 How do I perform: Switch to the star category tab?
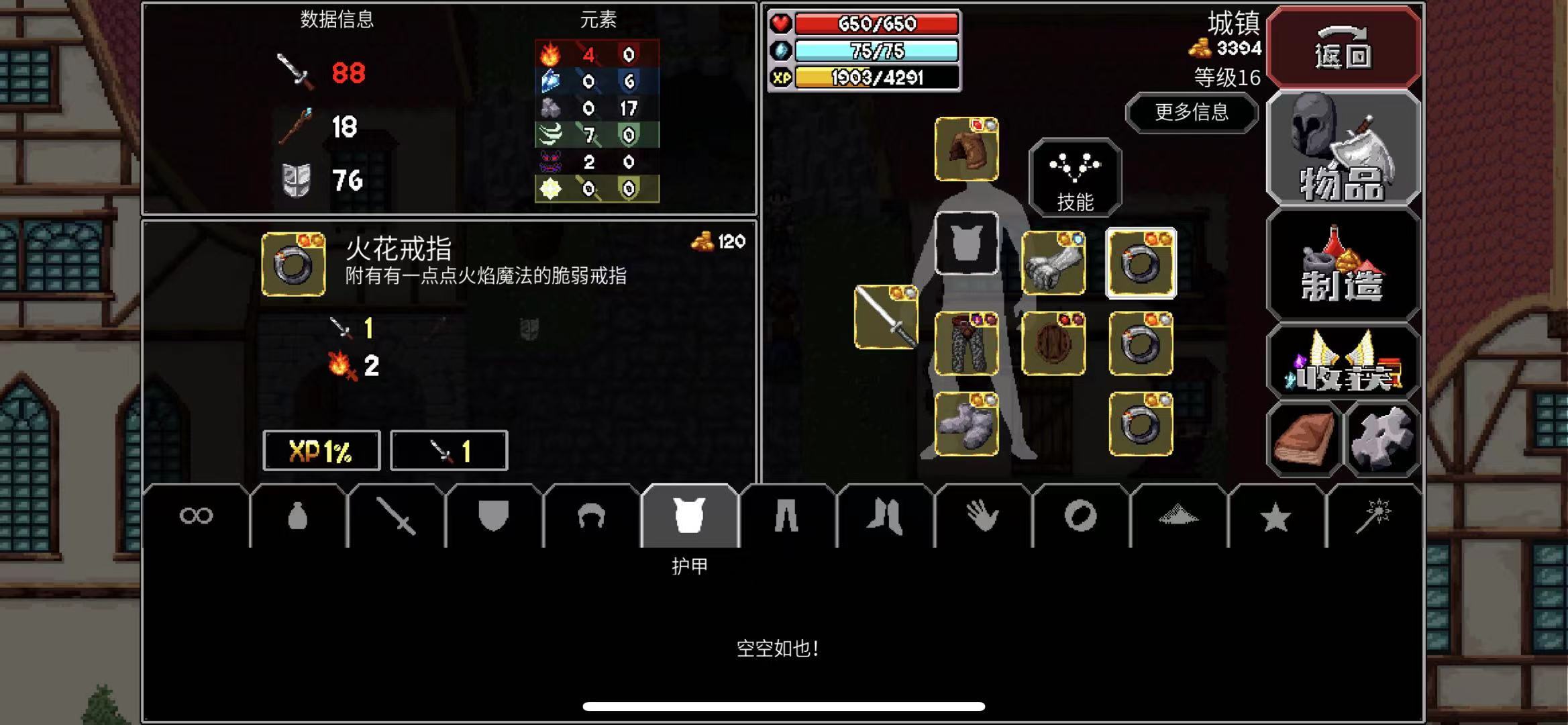1277,516
